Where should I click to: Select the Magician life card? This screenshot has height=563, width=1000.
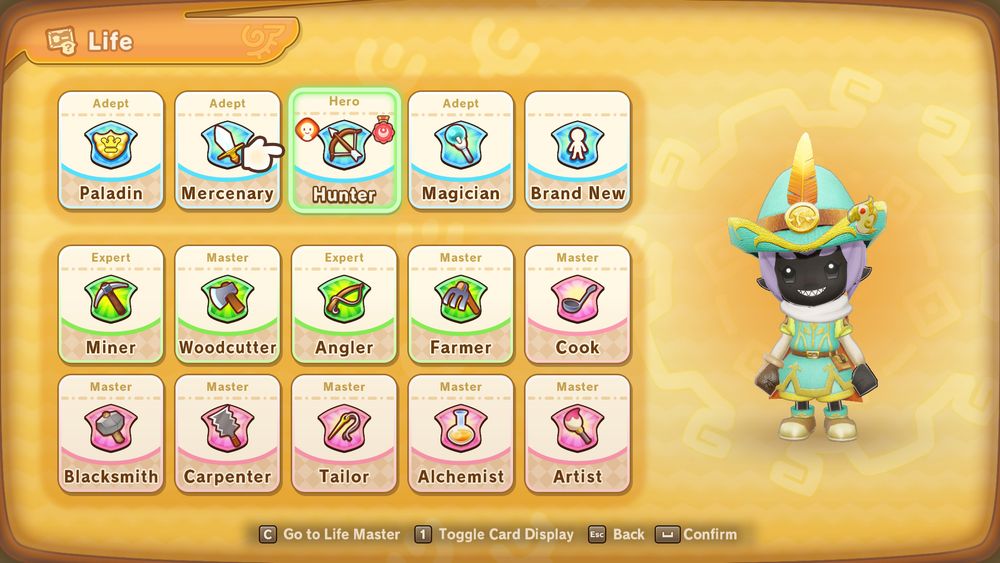point(461,150)
